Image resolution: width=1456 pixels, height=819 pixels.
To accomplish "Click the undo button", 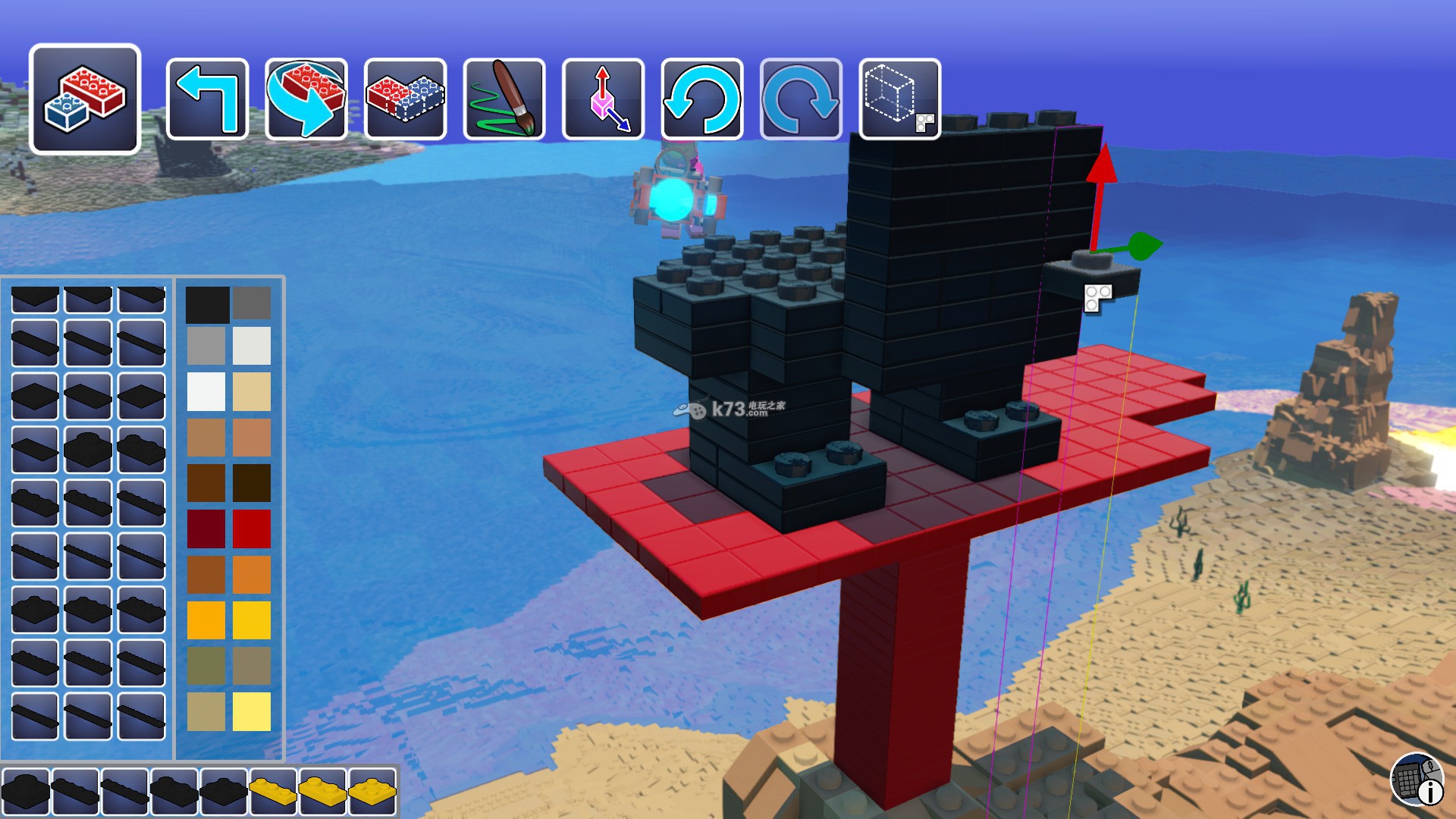I will (x=702, y=99).
